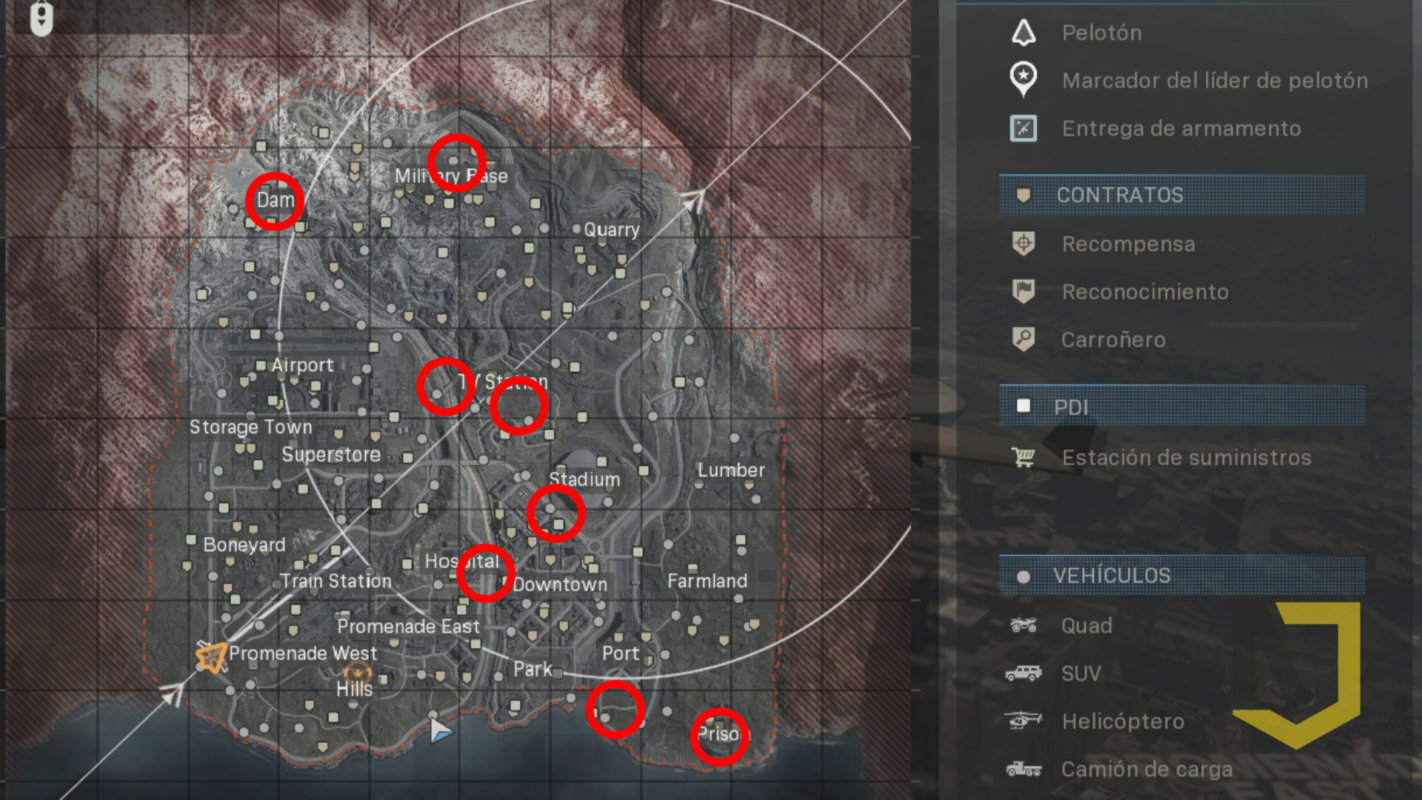Click the white player arrow near Hills
This screenshot has width=1422, height=800.
[438, 731]
